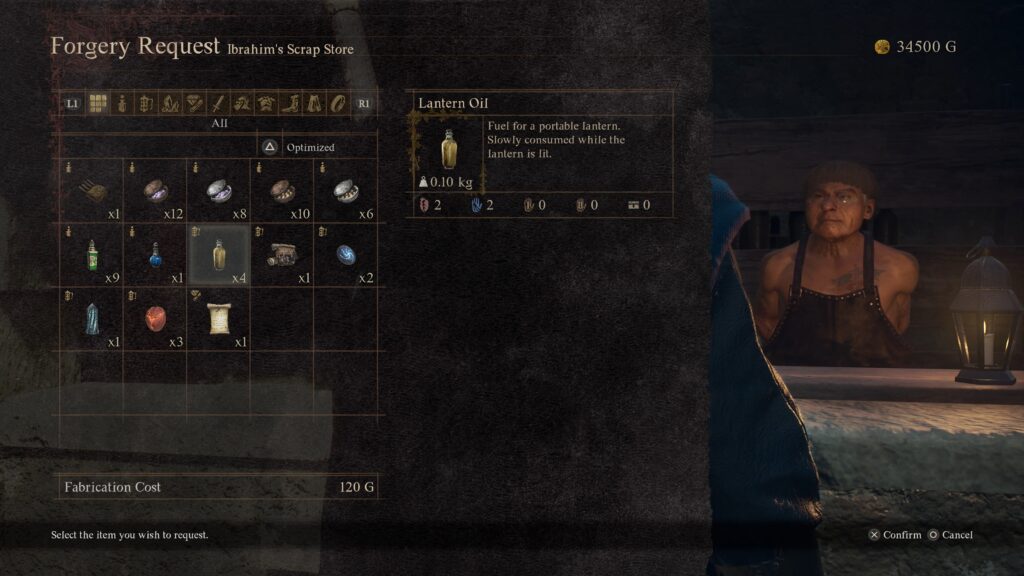Choose the blue swirl stone x2

(346, 254)
